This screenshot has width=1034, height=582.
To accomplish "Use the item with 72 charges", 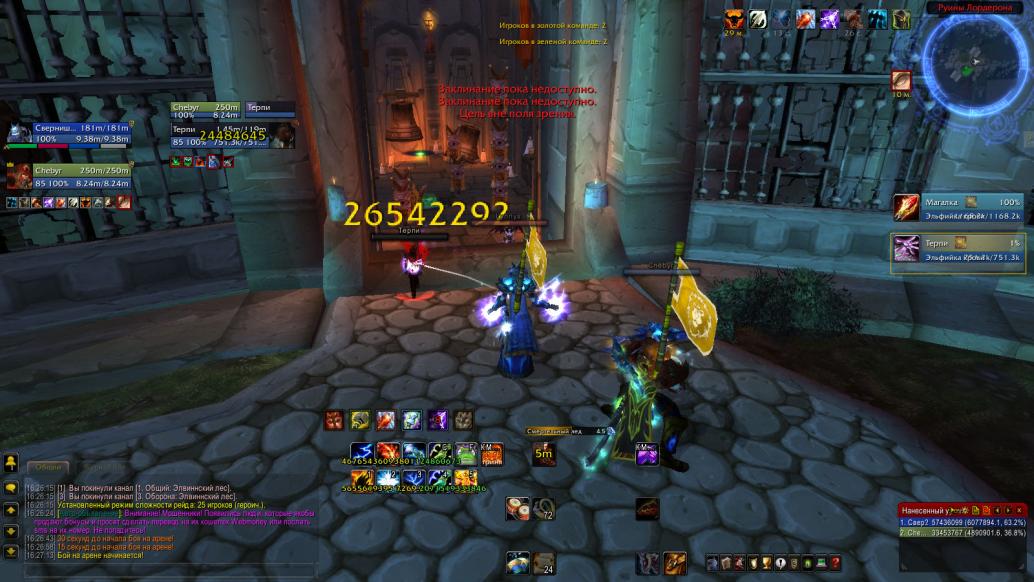I will coord(544,508).
